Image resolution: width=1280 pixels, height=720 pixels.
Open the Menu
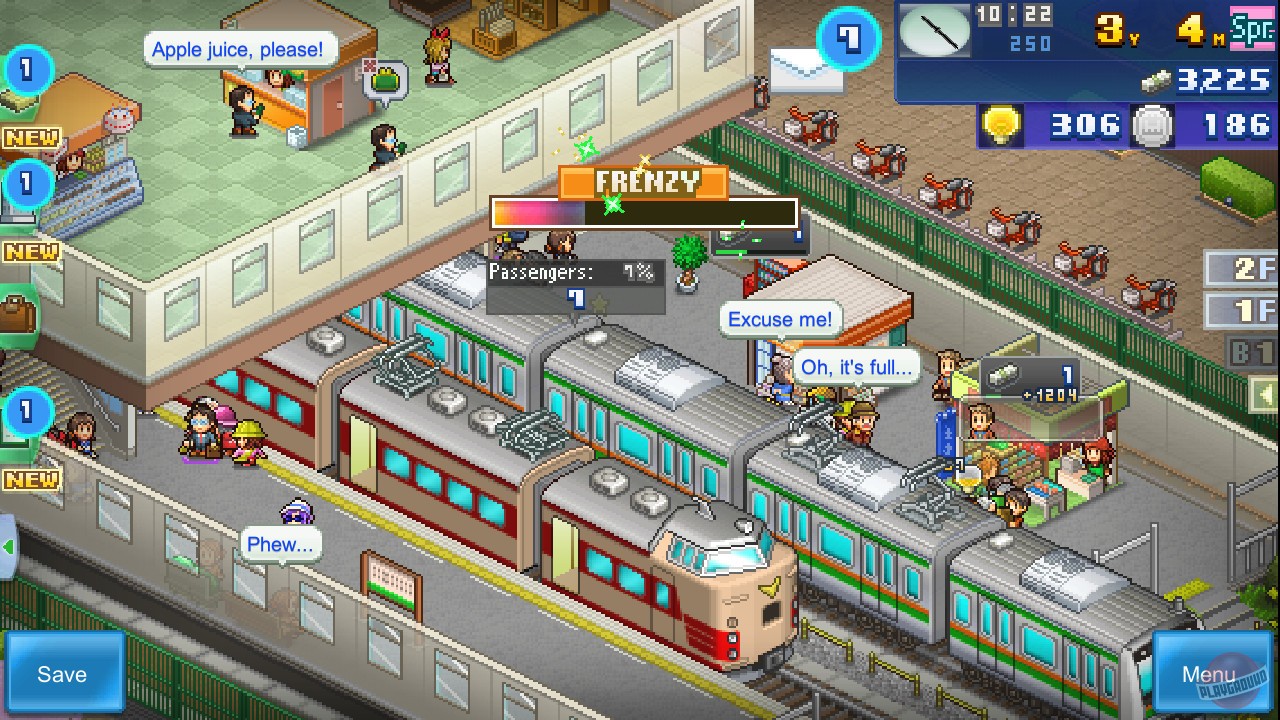pyautogui.click(x=1210, y=673)
